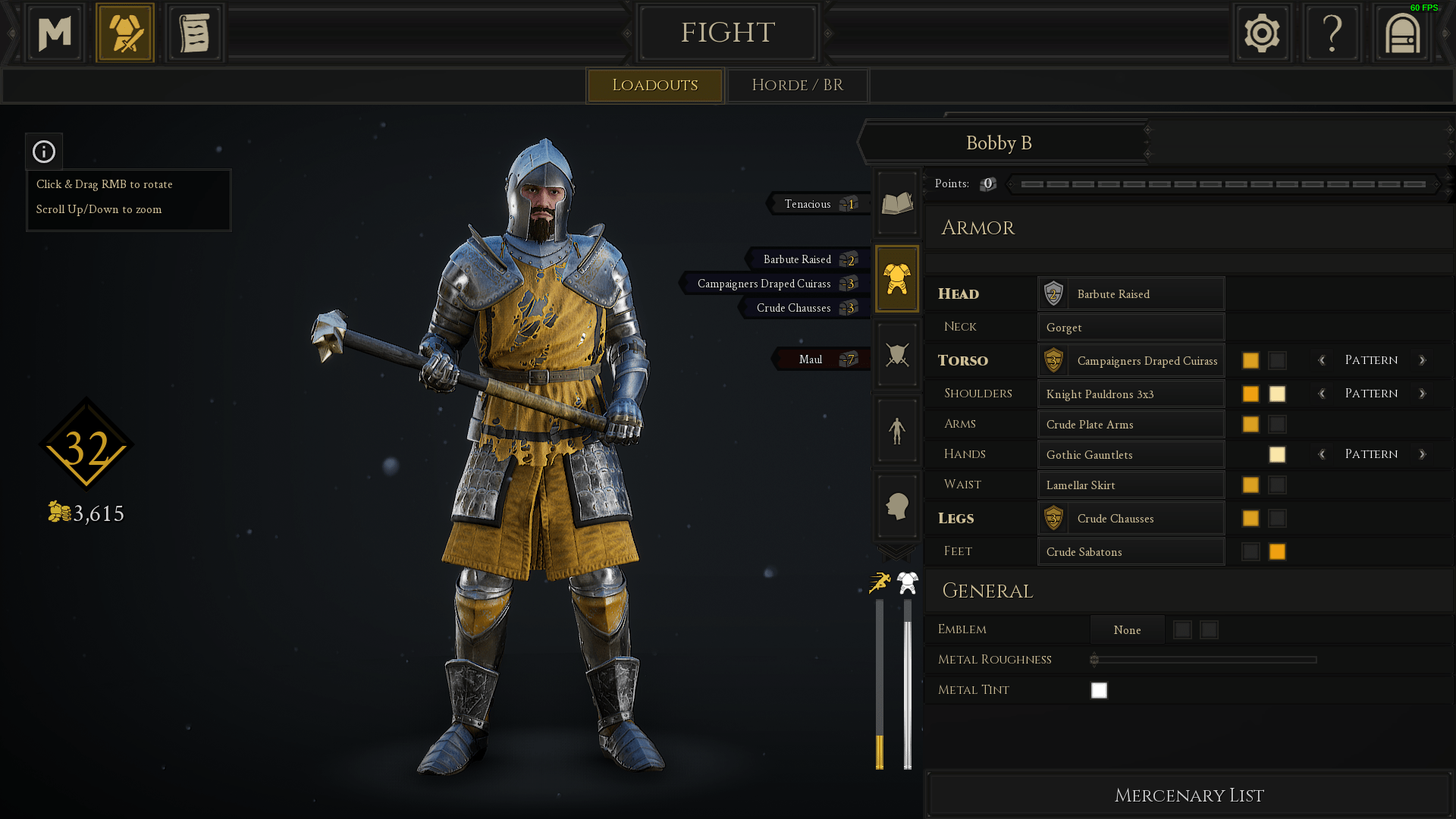Change the Campaigners Draped Cuirass torso item
This screenshot has height=819, width=1456.
[1131, 360]
